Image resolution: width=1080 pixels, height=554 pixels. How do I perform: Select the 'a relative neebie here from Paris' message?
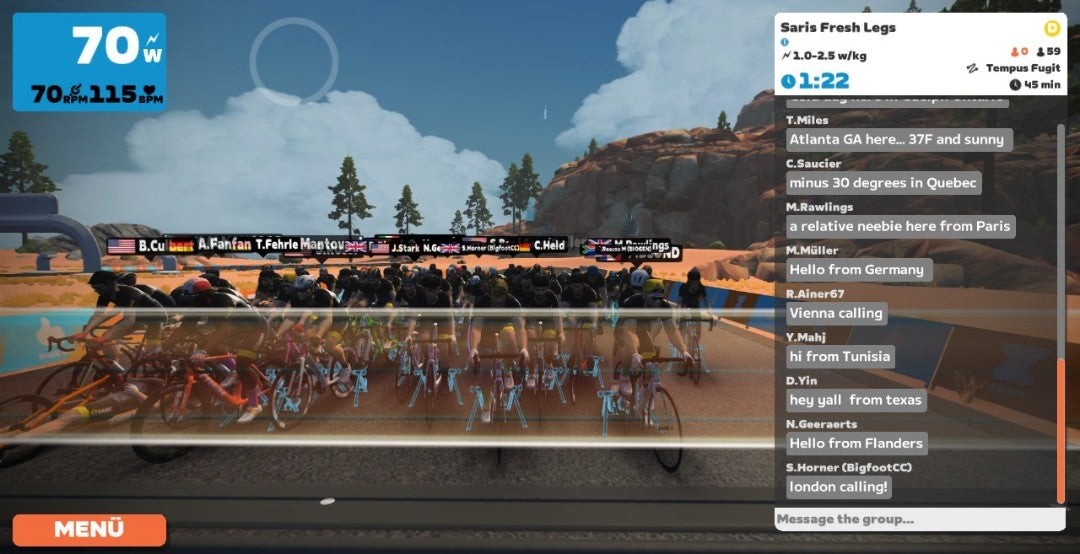(900, 226)
